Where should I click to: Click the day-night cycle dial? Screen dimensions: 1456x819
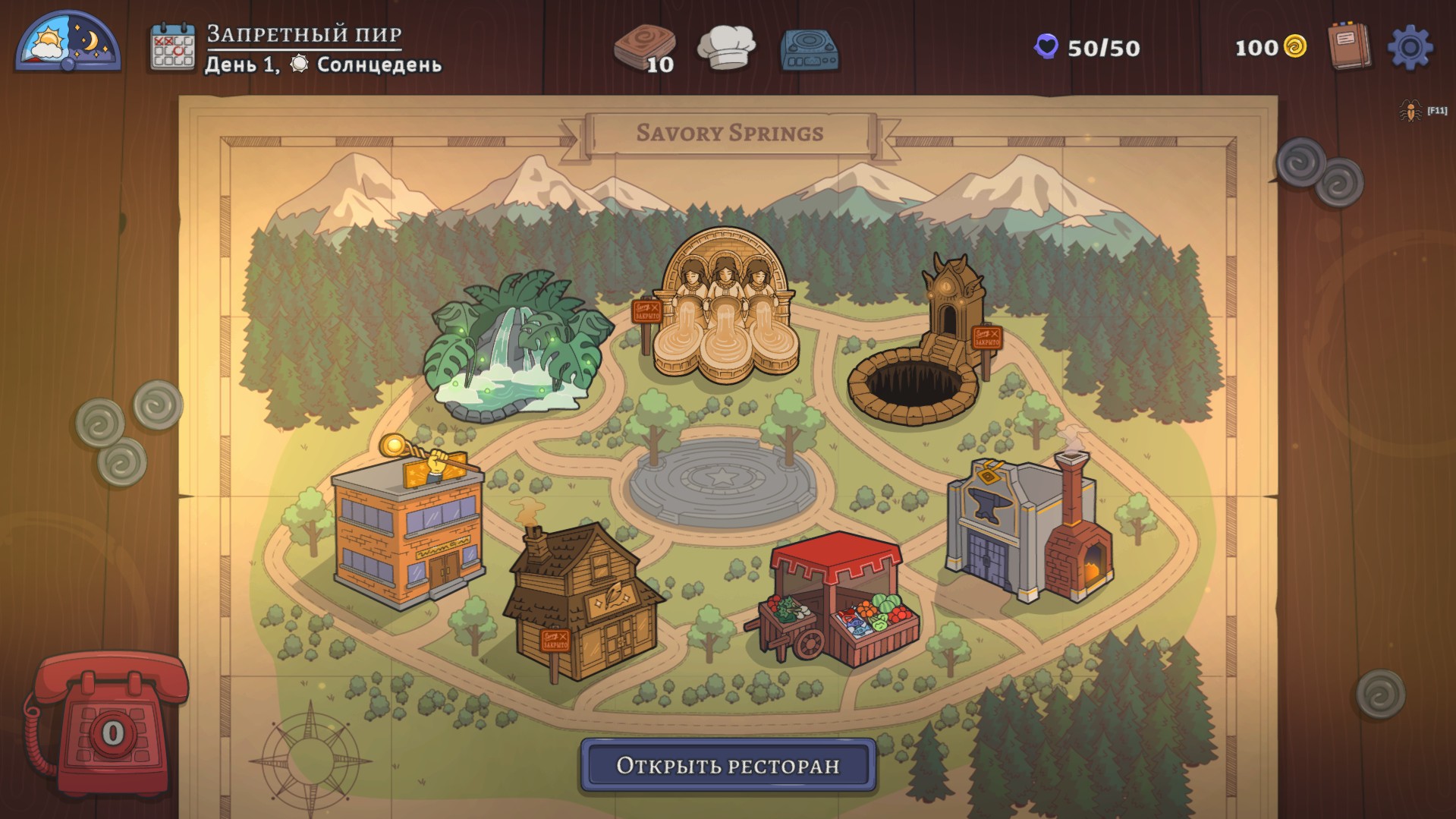coord(68,43)
